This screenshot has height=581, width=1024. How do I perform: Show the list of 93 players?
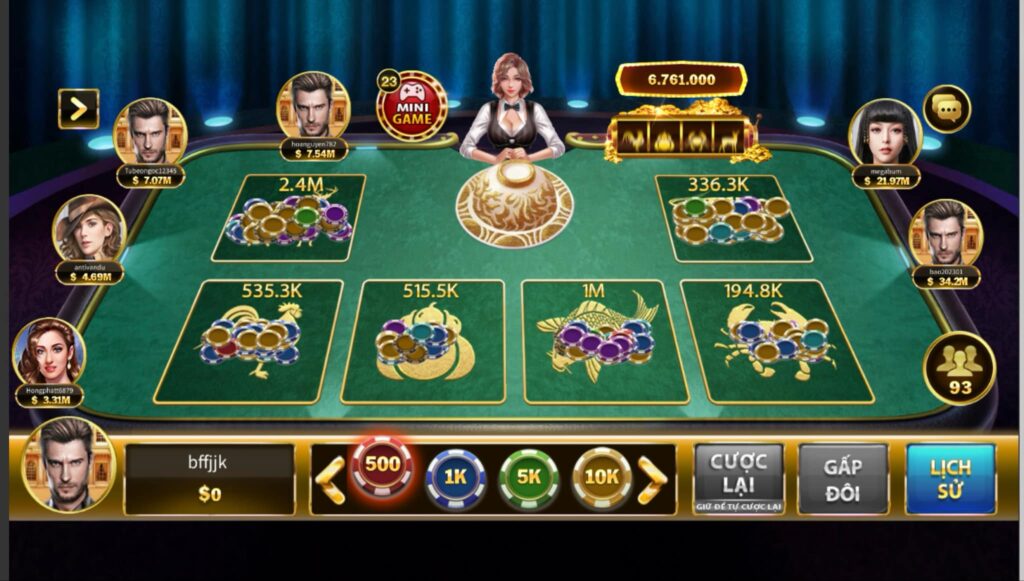click(958, 368)
